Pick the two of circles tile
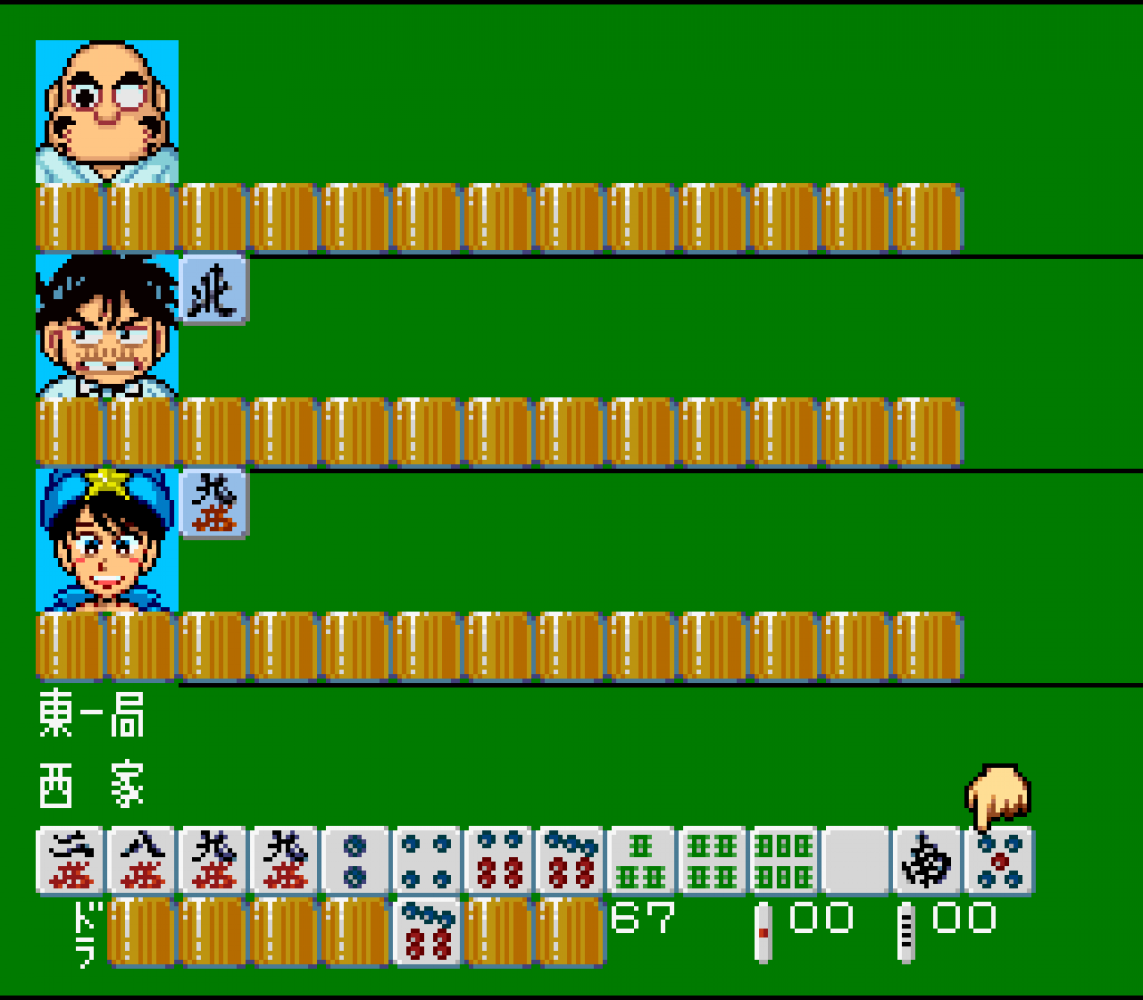Viewport: 1143px width, 1000px height. point(356,860)
